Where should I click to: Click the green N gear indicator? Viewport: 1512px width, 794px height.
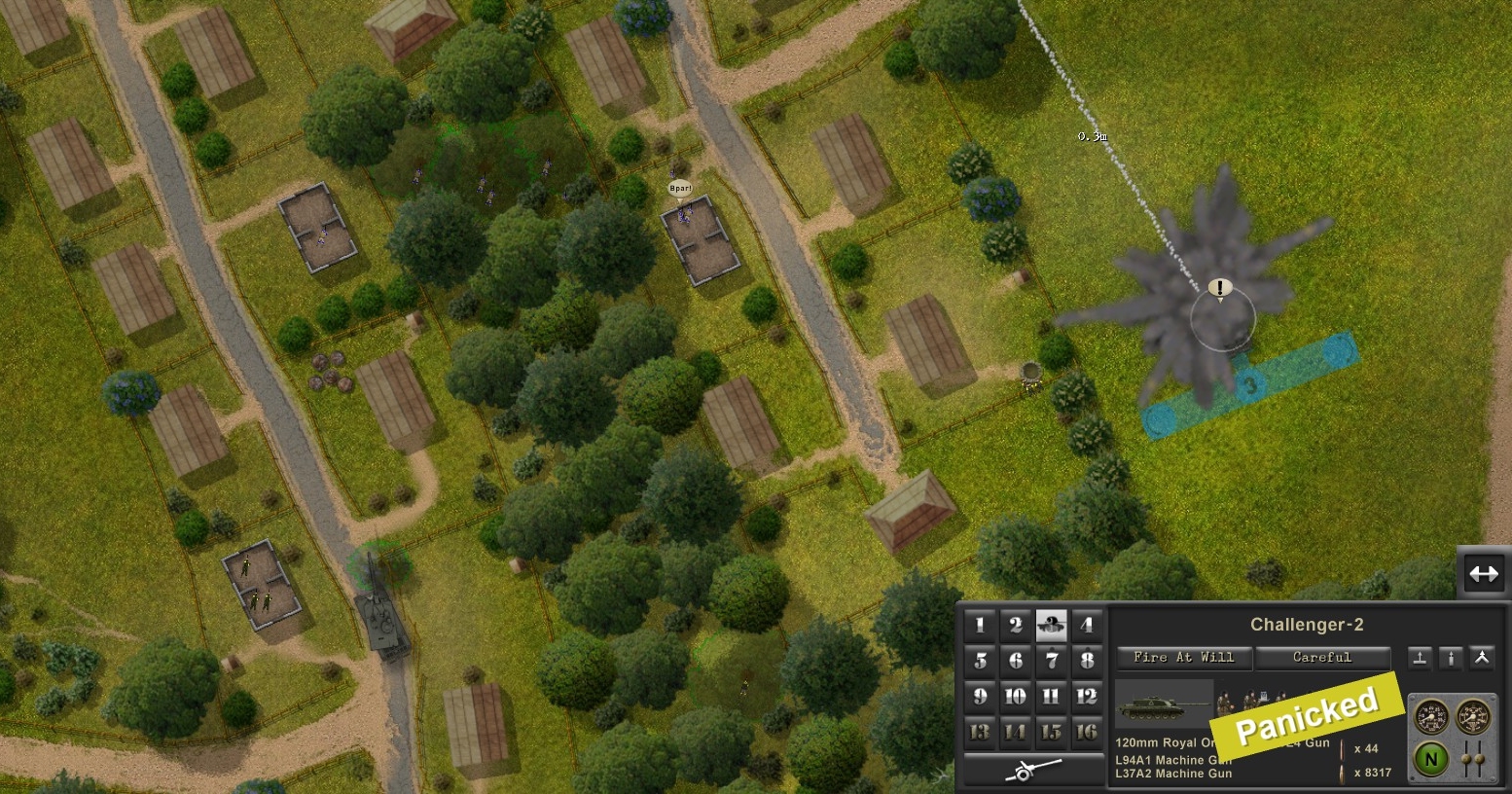1431,759
